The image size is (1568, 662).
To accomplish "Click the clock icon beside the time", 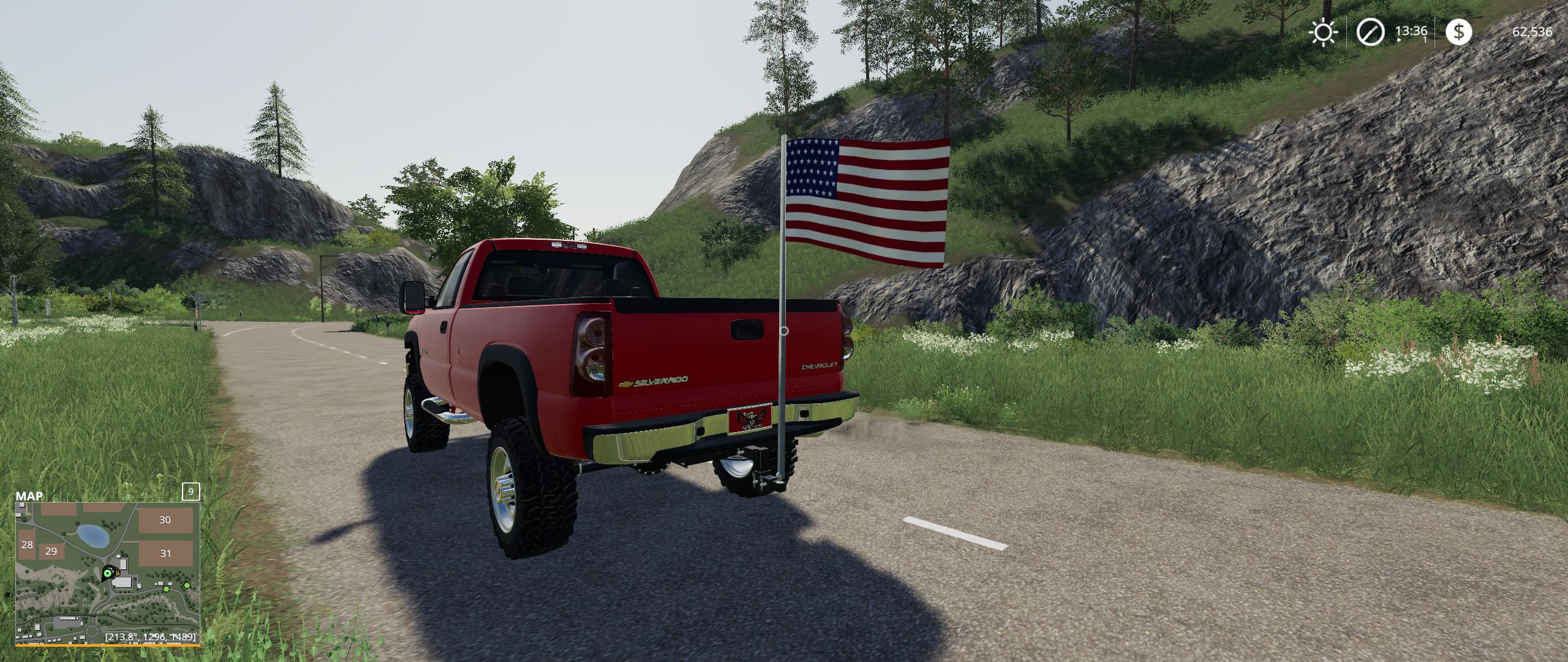I will tap(1369, 32).
